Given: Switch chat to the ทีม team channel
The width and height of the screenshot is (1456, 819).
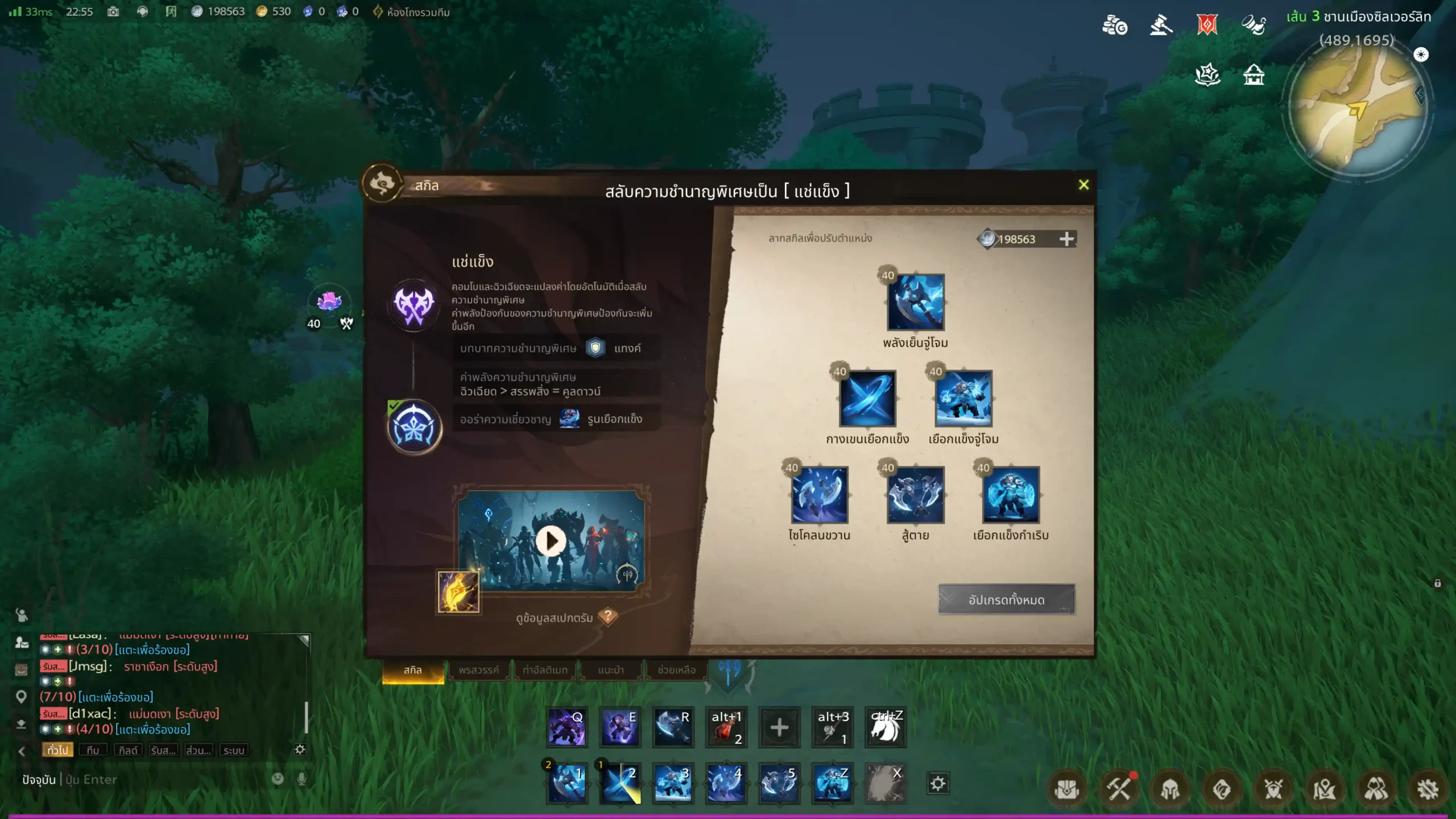Looking at the screenshot, I should pyautogui.click(x=93, y=750).
